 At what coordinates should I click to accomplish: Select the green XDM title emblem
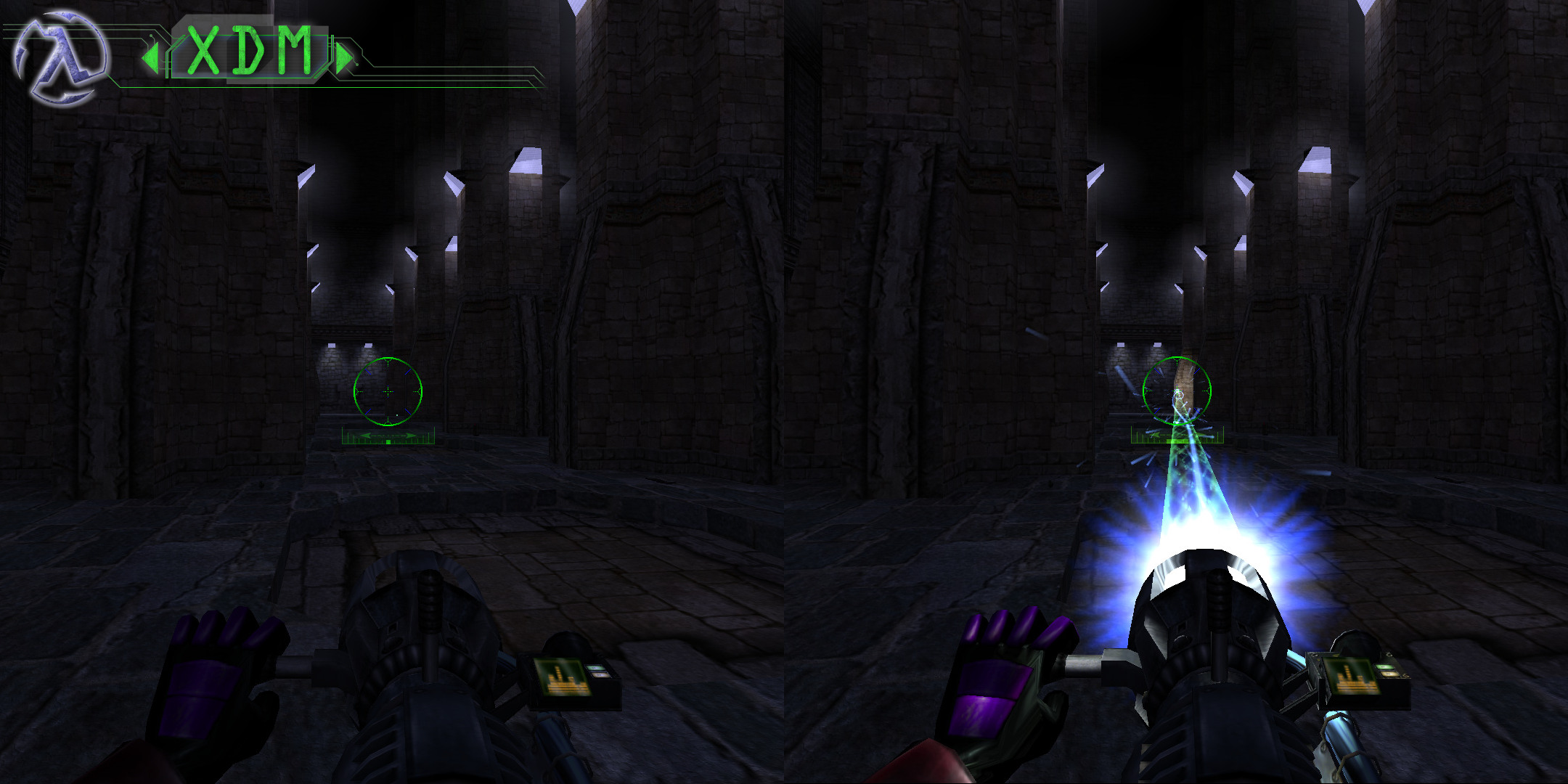(247, 51)
